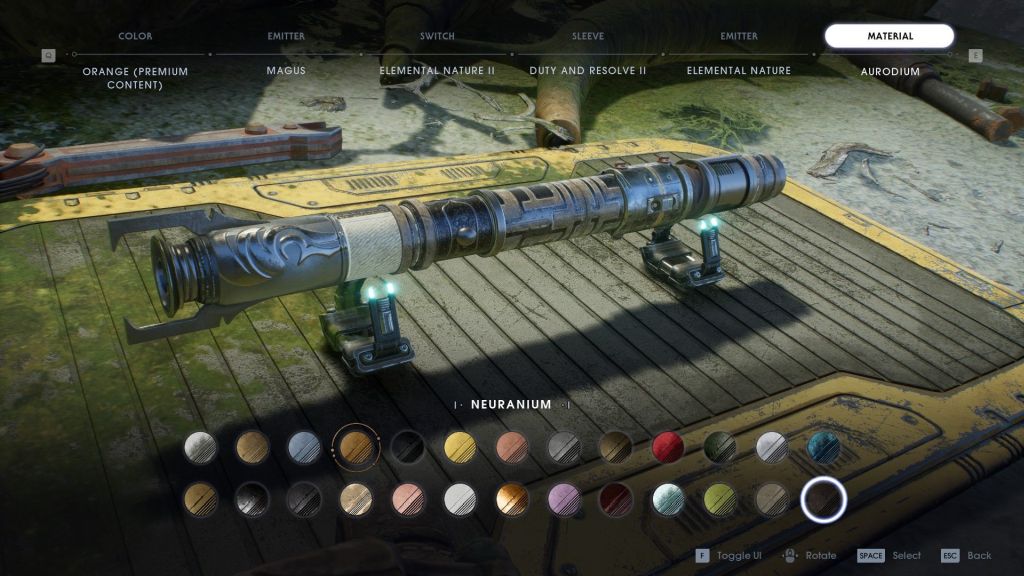The image size is (1024, 576).
Task: Select the lime green material swatch
Action: click(720, 498)
